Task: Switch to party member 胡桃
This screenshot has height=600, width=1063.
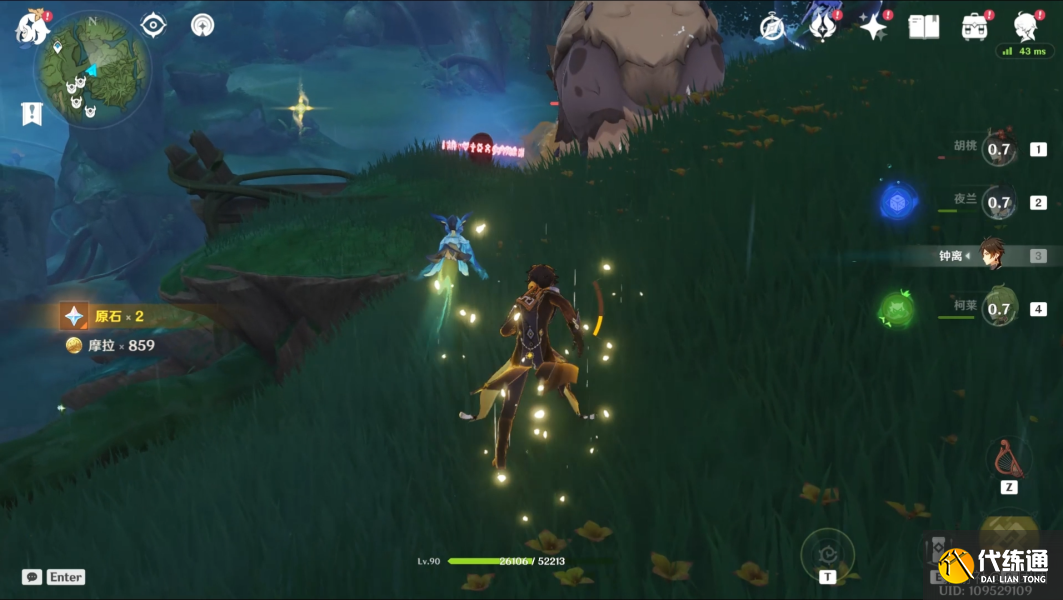Action: coord(998,149)
